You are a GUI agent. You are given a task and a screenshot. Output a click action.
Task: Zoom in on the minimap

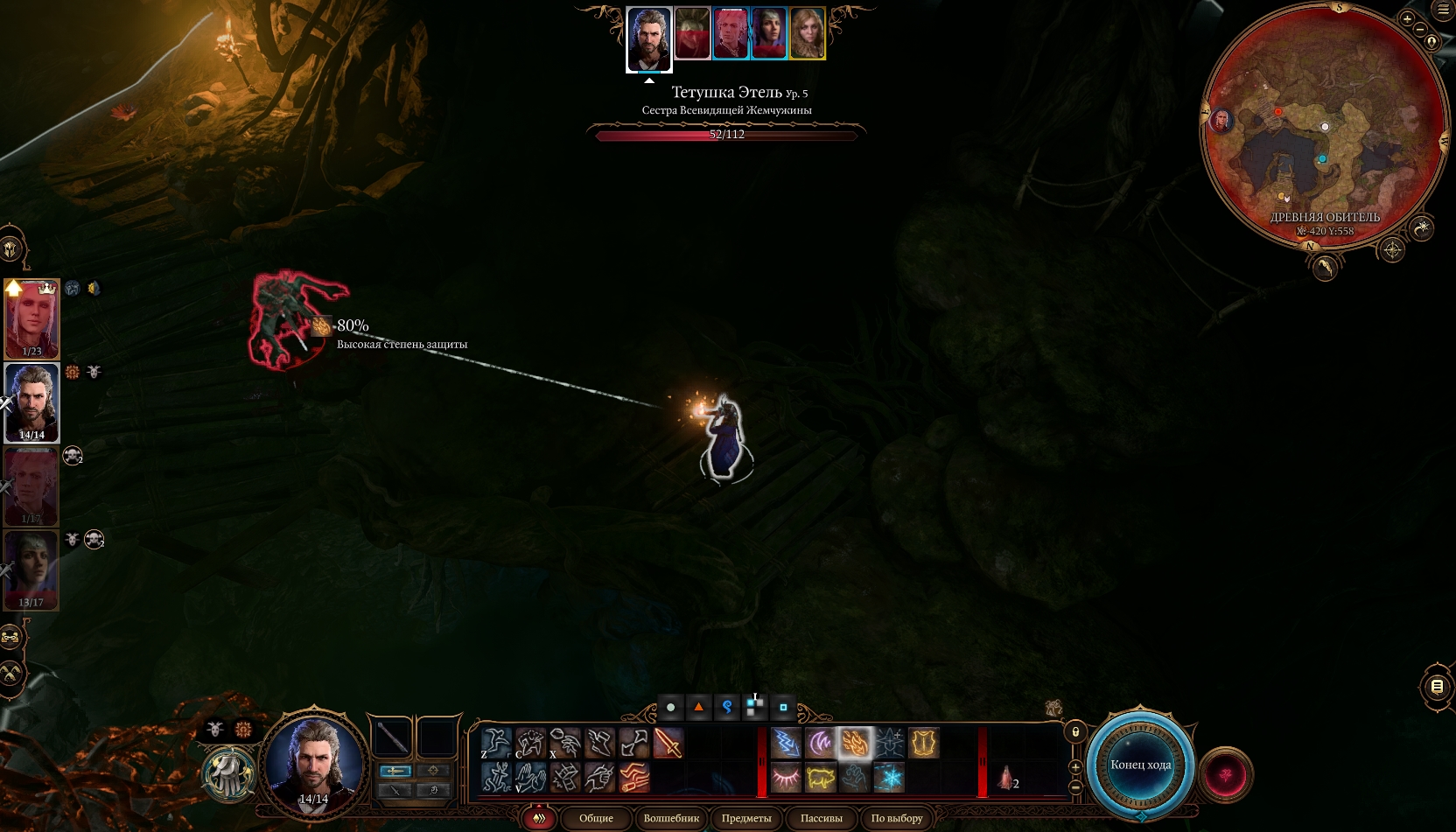point(1407,18)
